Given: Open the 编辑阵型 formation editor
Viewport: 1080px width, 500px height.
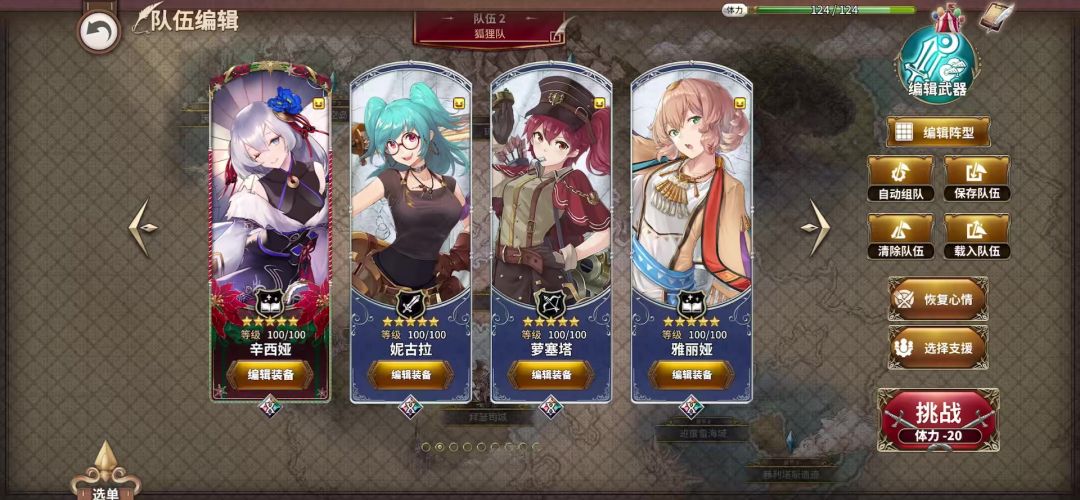Looking at the screenshot, I should (x=937, y=132).
